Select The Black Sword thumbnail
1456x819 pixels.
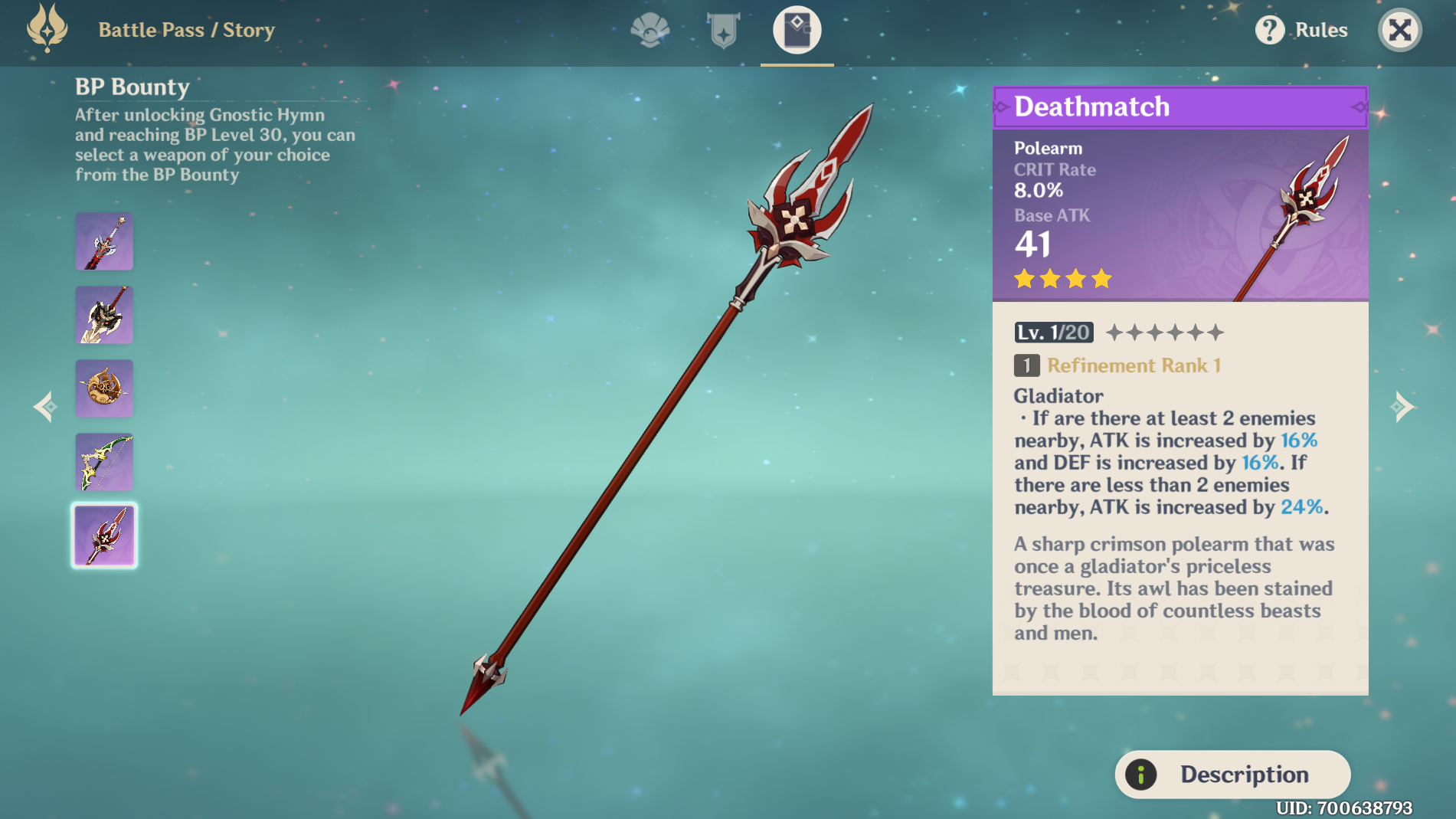point(104,241)
